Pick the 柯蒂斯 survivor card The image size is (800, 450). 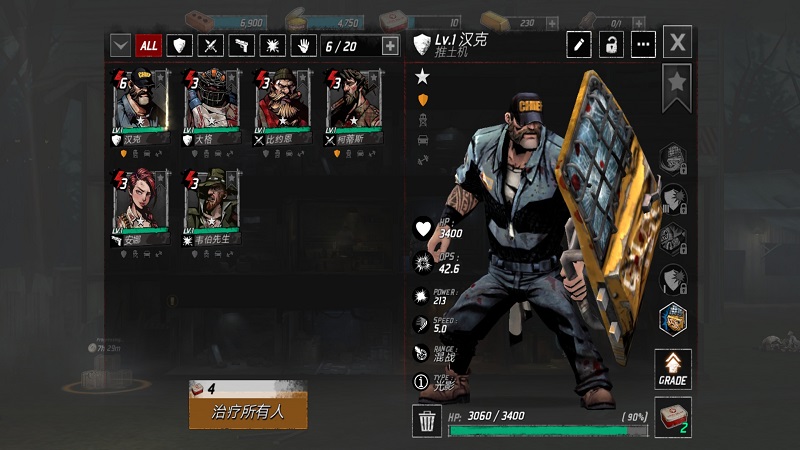352,107
